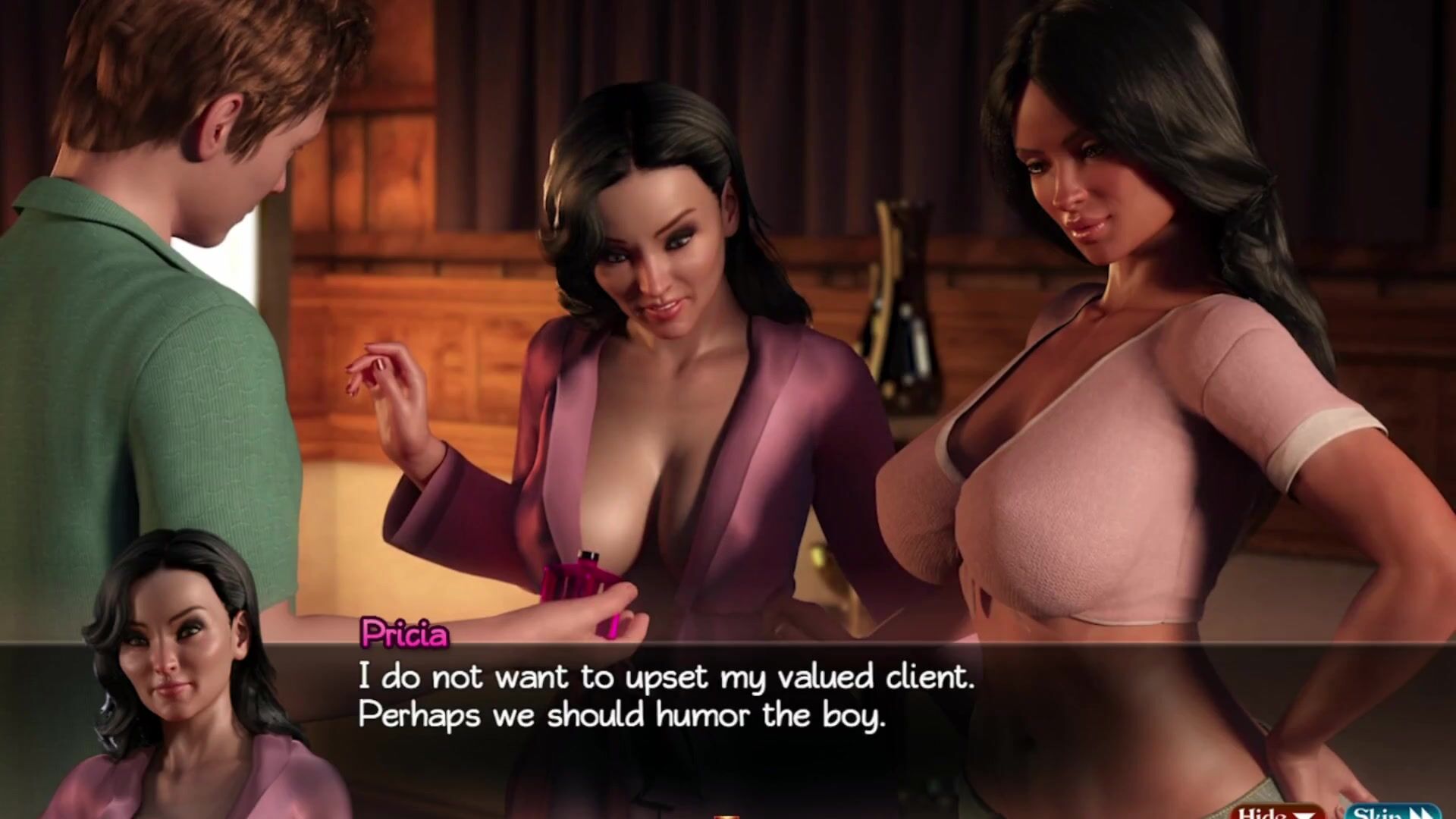Screen dimensions: 1456x819
Task: Hide the dialogue box with the Hide button
Action: tap(1279, 812)
